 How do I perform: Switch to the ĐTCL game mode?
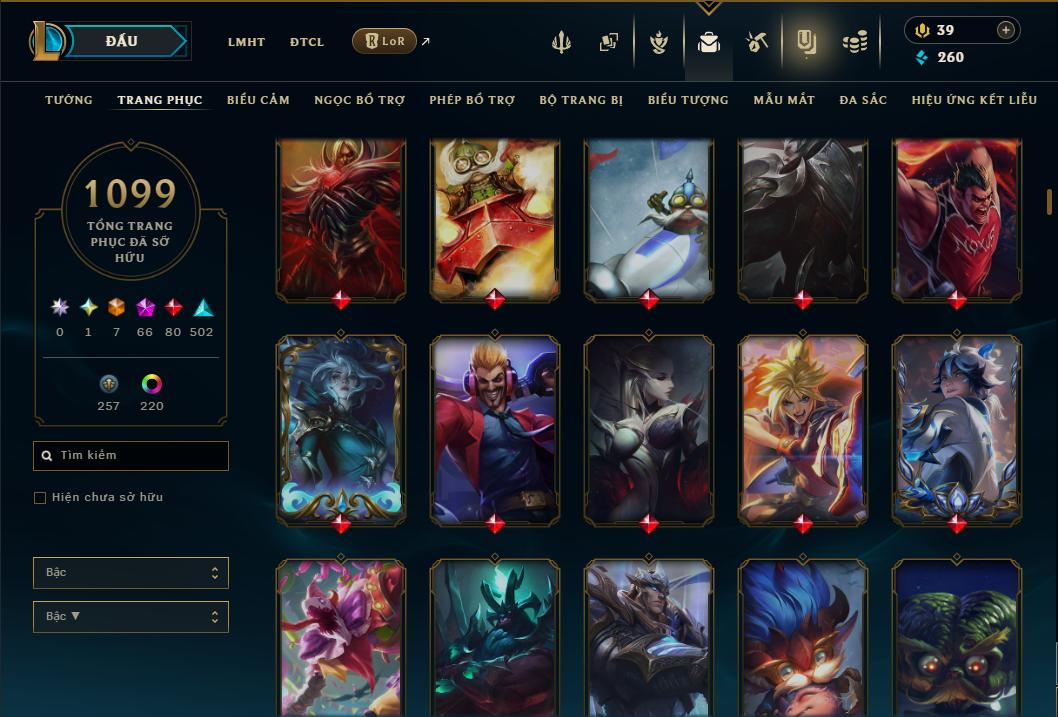click(x=307, y=42)
